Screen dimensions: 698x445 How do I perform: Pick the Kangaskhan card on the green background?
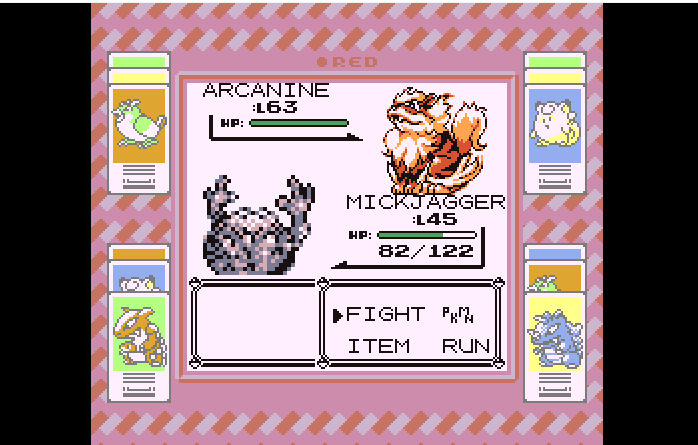(138, 333)
